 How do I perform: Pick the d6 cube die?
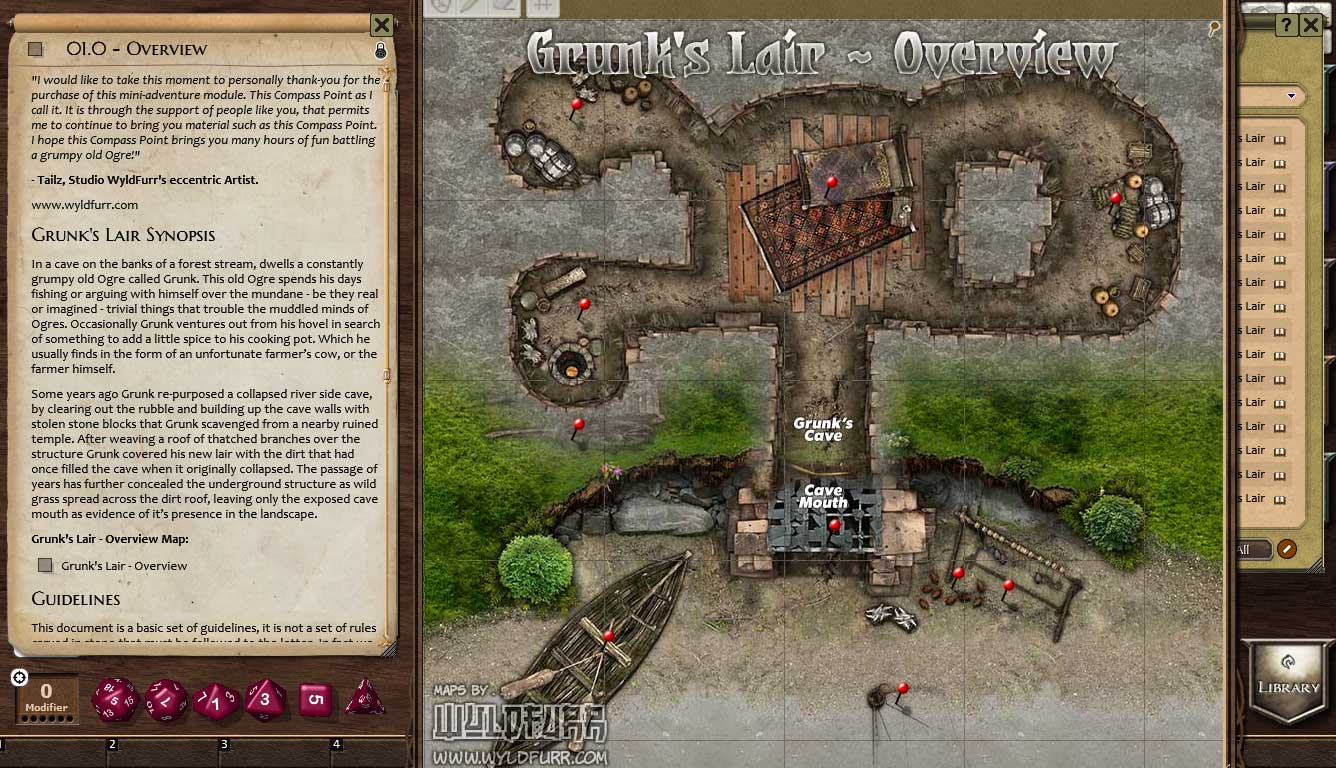tap(315, 699)
